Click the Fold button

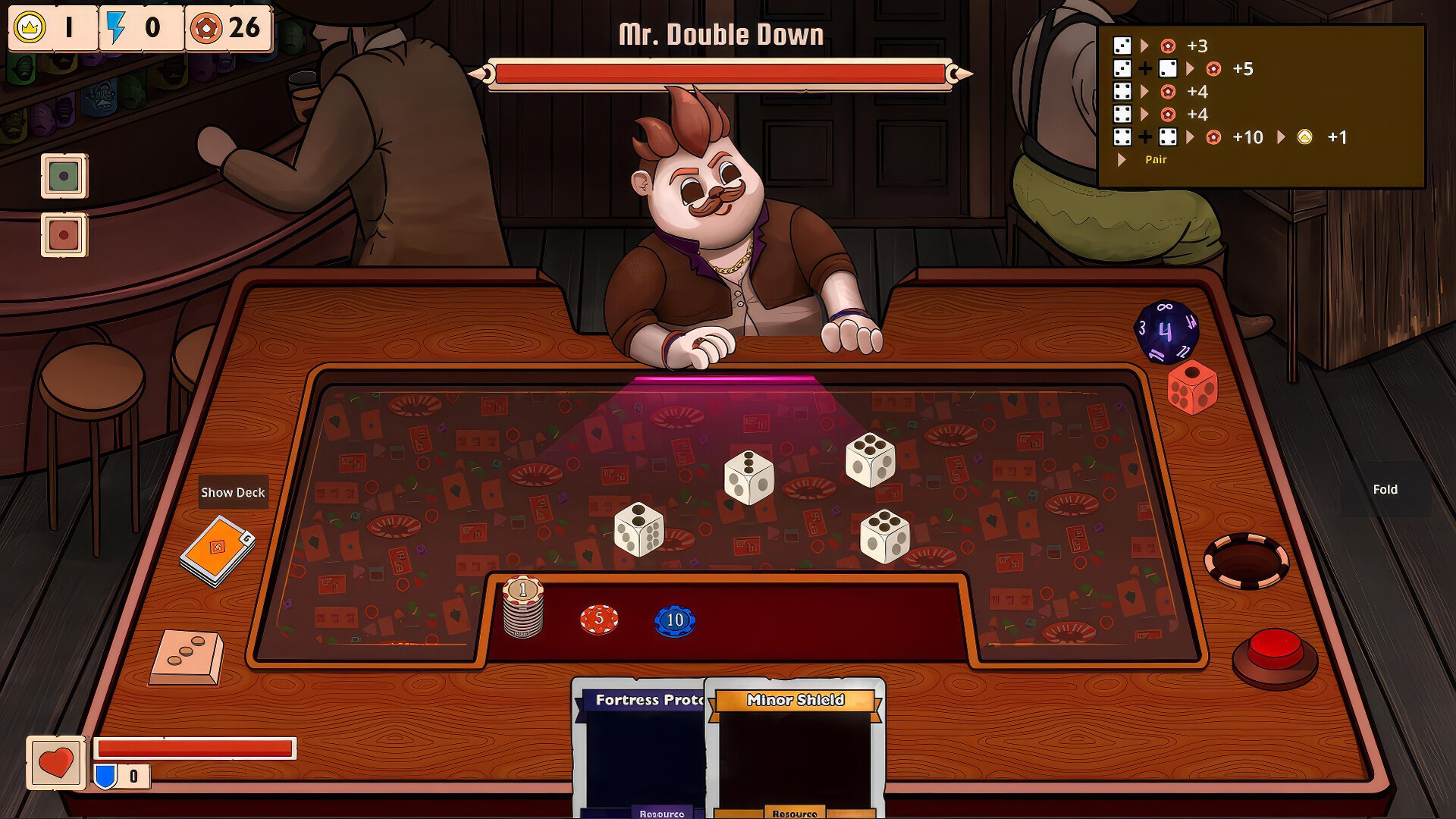1386,489
